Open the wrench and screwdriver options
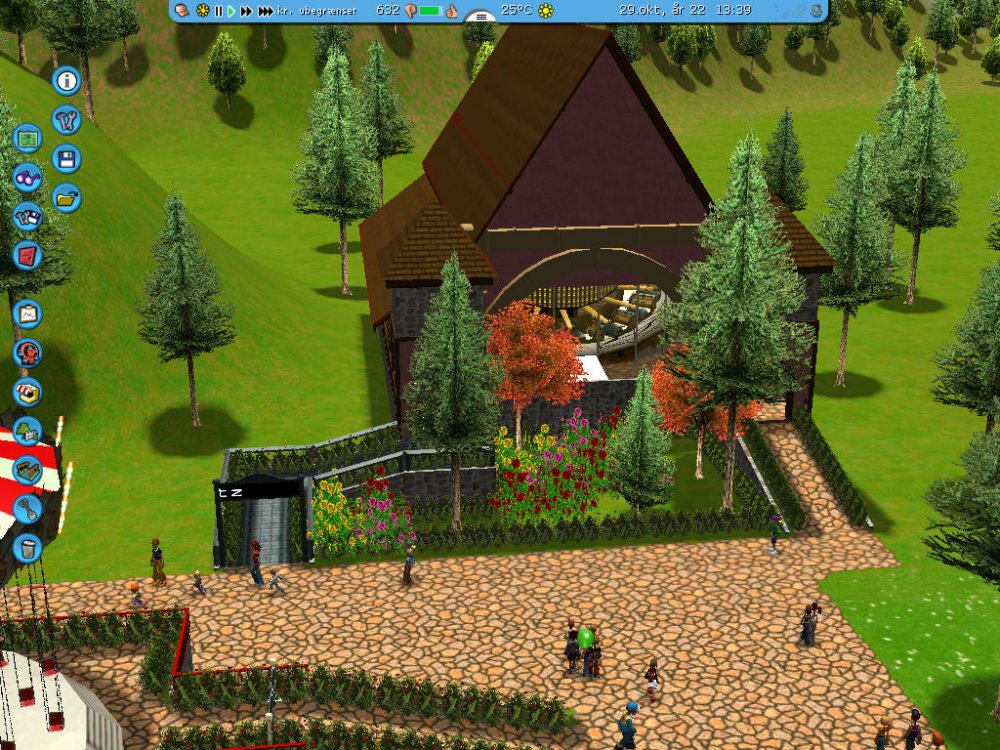The image size is (1000, 750). (x=67, y=120)
